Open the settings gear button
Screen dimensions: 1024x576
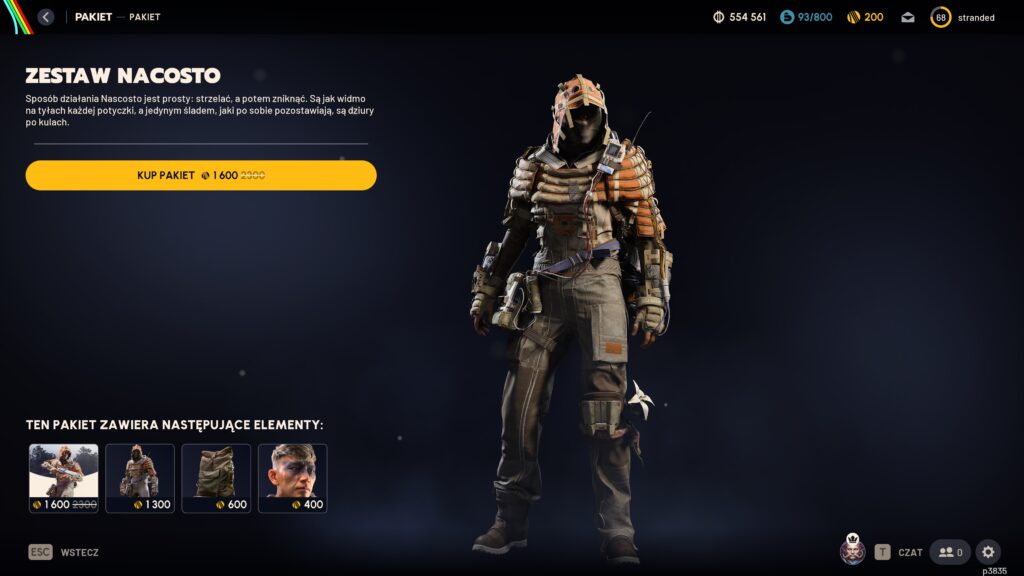tap(988, 552)
